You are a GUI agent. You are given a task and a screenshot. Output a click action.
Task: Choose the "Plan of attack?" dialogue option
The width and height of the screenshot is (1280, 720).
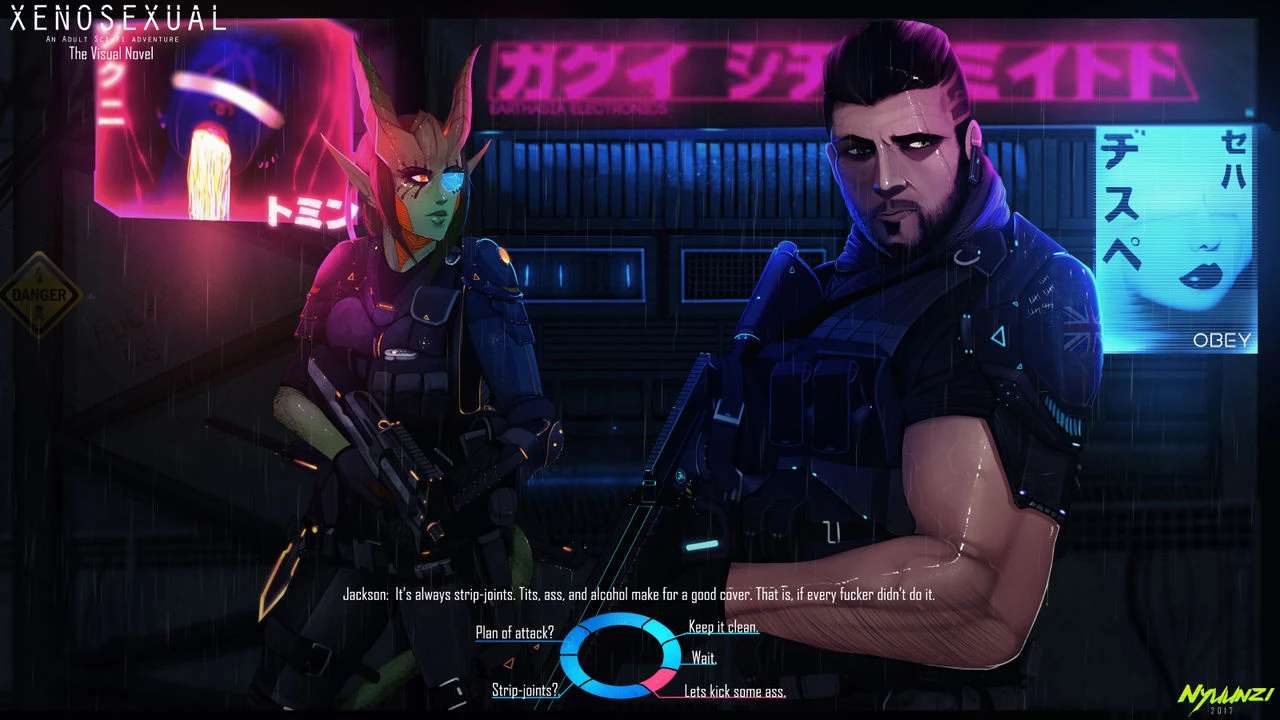pos(515,632)
